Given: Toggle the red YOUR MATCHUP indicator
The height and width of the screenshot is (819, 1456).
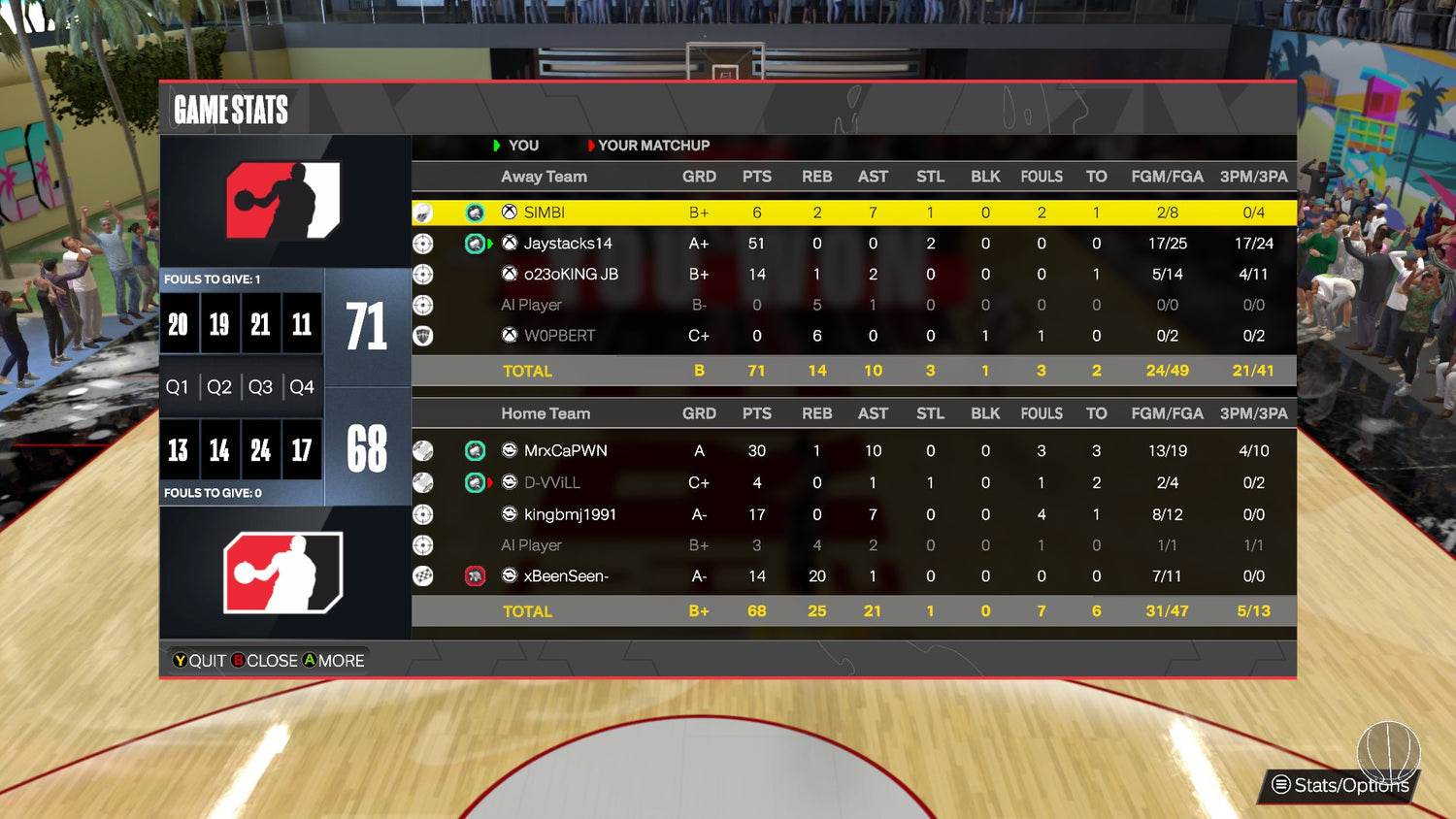Looking at the screenshot, I should coord(592,146).
